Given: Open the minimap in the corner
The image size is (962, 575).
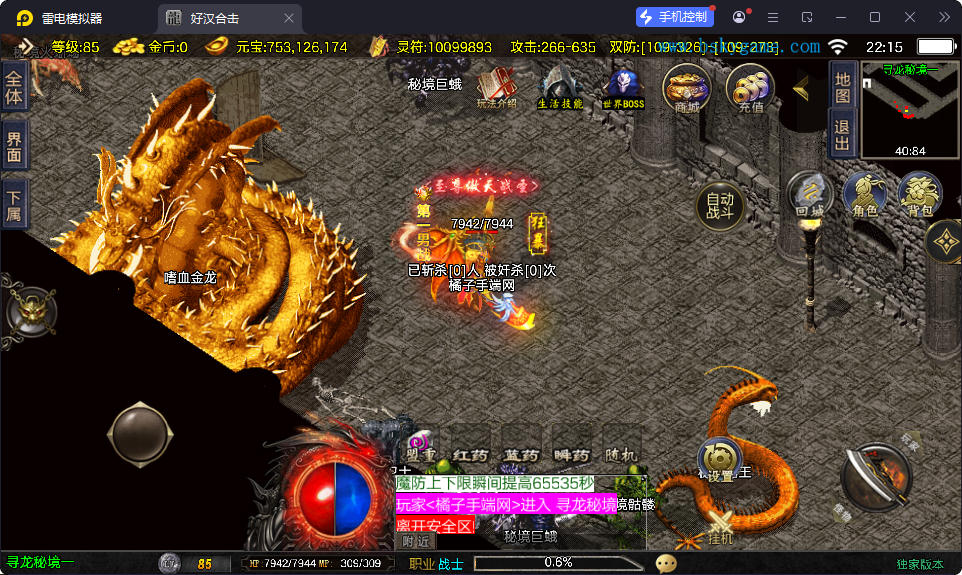Looking at the screenshot, I should coord(909,108).
